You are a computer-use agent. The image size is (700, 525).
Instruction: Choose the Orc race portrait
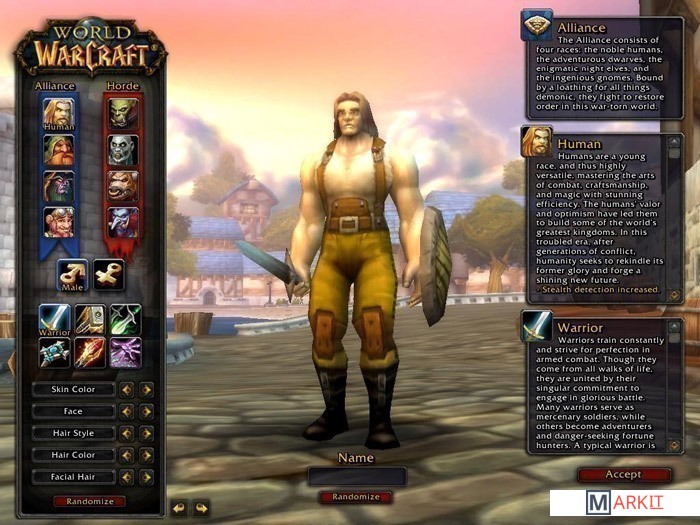click(x=123, y=114)
